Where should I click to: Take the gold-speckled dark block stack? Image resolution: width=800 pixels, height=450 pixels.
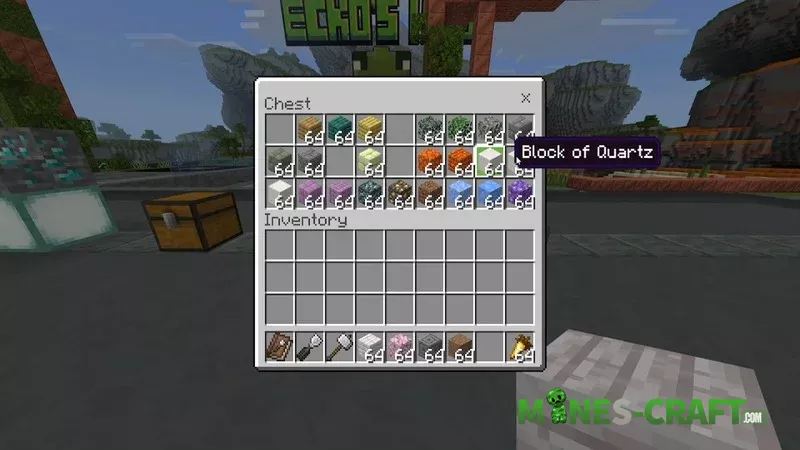[x=400, y=191]
